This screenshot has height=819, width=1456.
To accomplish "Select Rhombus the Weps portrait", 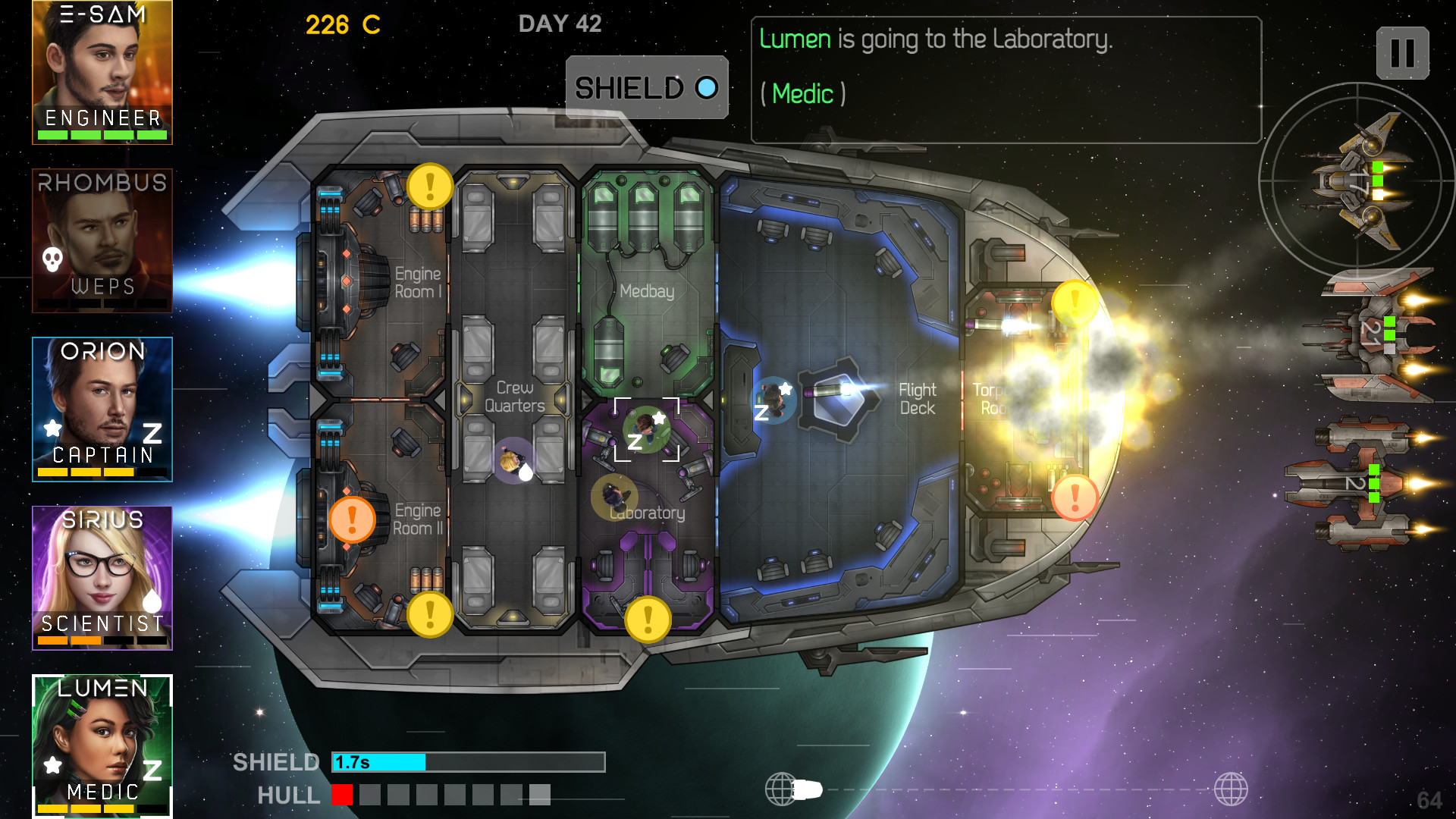I will click(x=102, y=240).
